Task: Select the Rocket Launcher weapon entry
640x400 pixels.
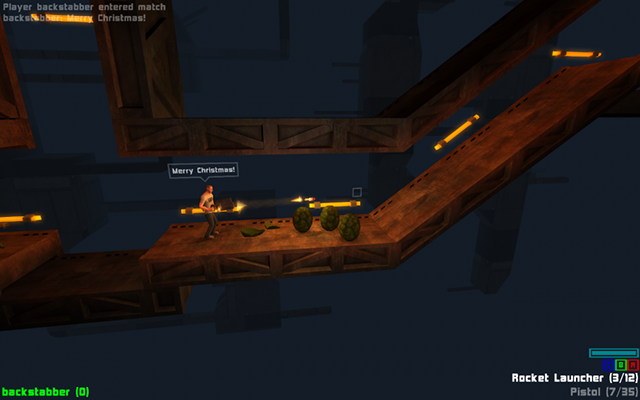Action: click(x=574, y=378)
